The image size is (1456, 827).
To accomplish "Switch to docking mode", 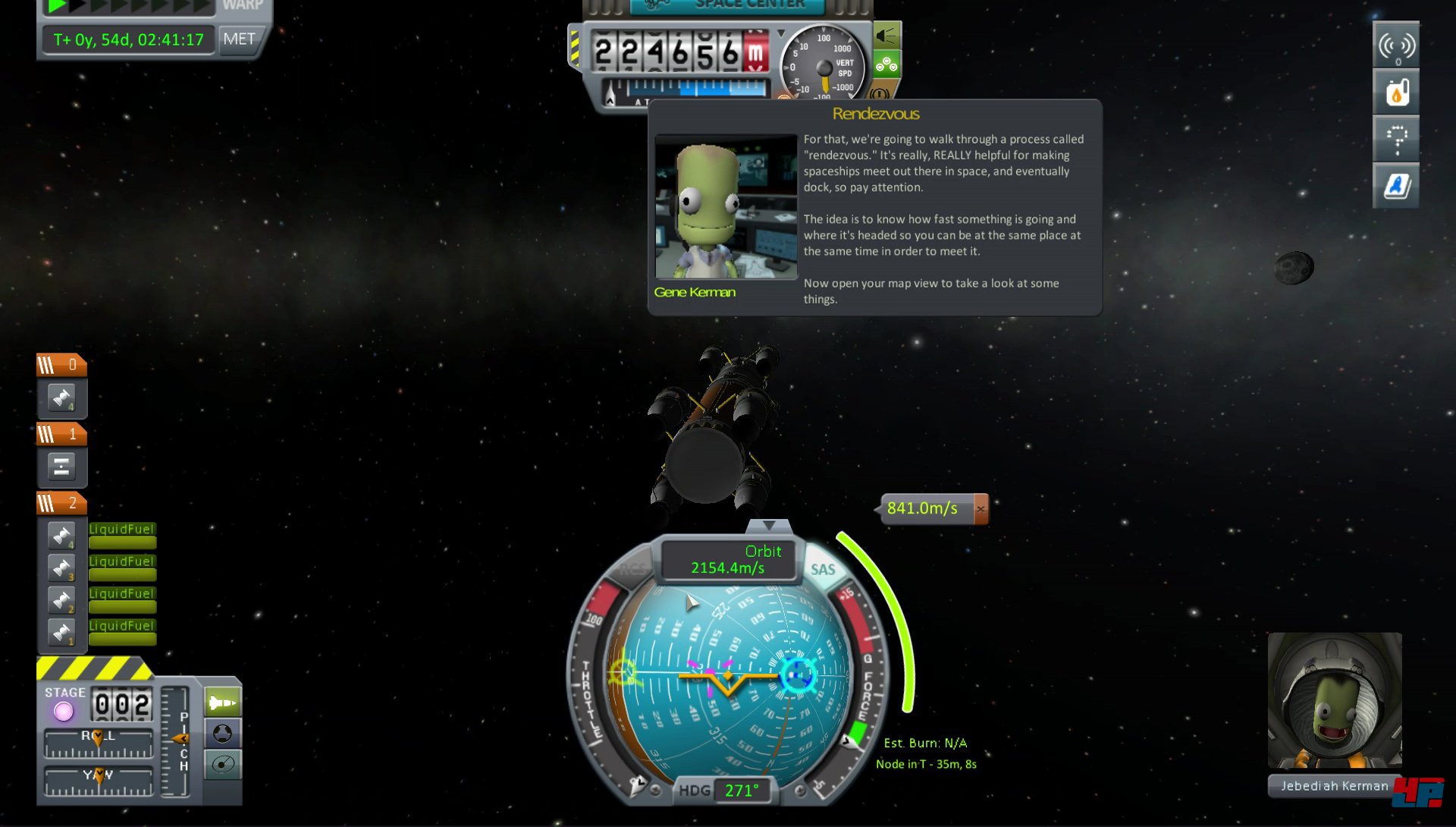I will 222,734.
